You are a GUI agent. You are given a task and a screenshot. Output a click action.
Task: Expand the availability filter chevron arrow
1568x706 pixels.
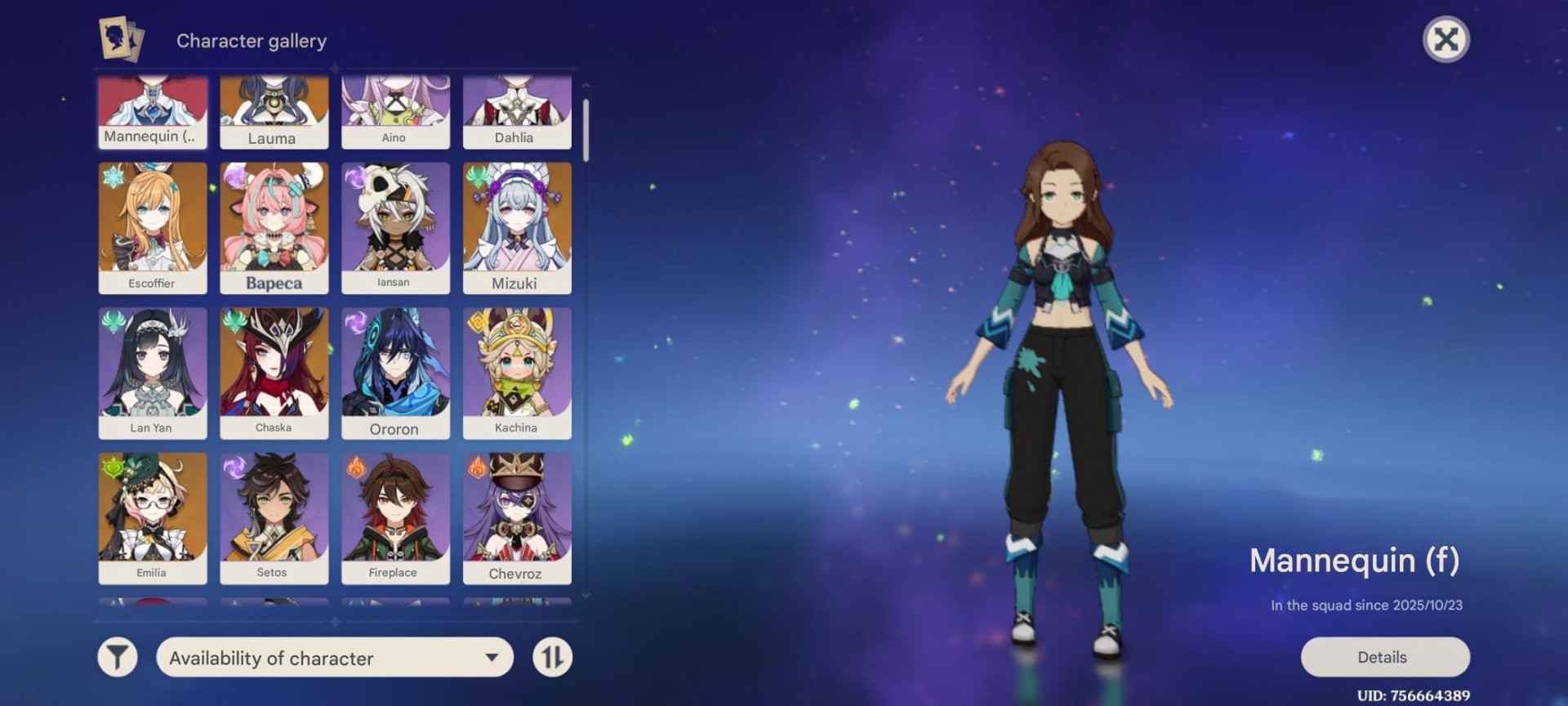491,658
